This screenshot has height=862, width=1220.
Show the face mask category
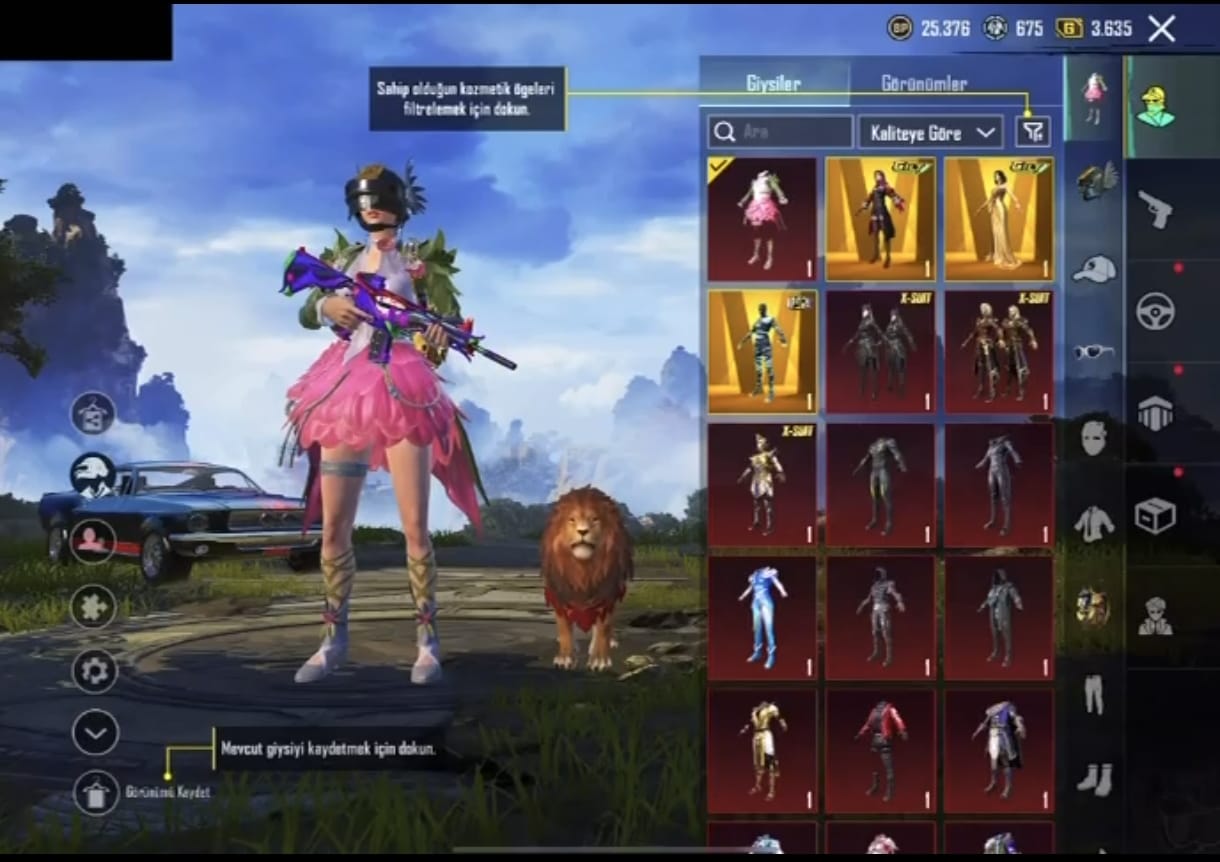click(x=1094, y=437)
